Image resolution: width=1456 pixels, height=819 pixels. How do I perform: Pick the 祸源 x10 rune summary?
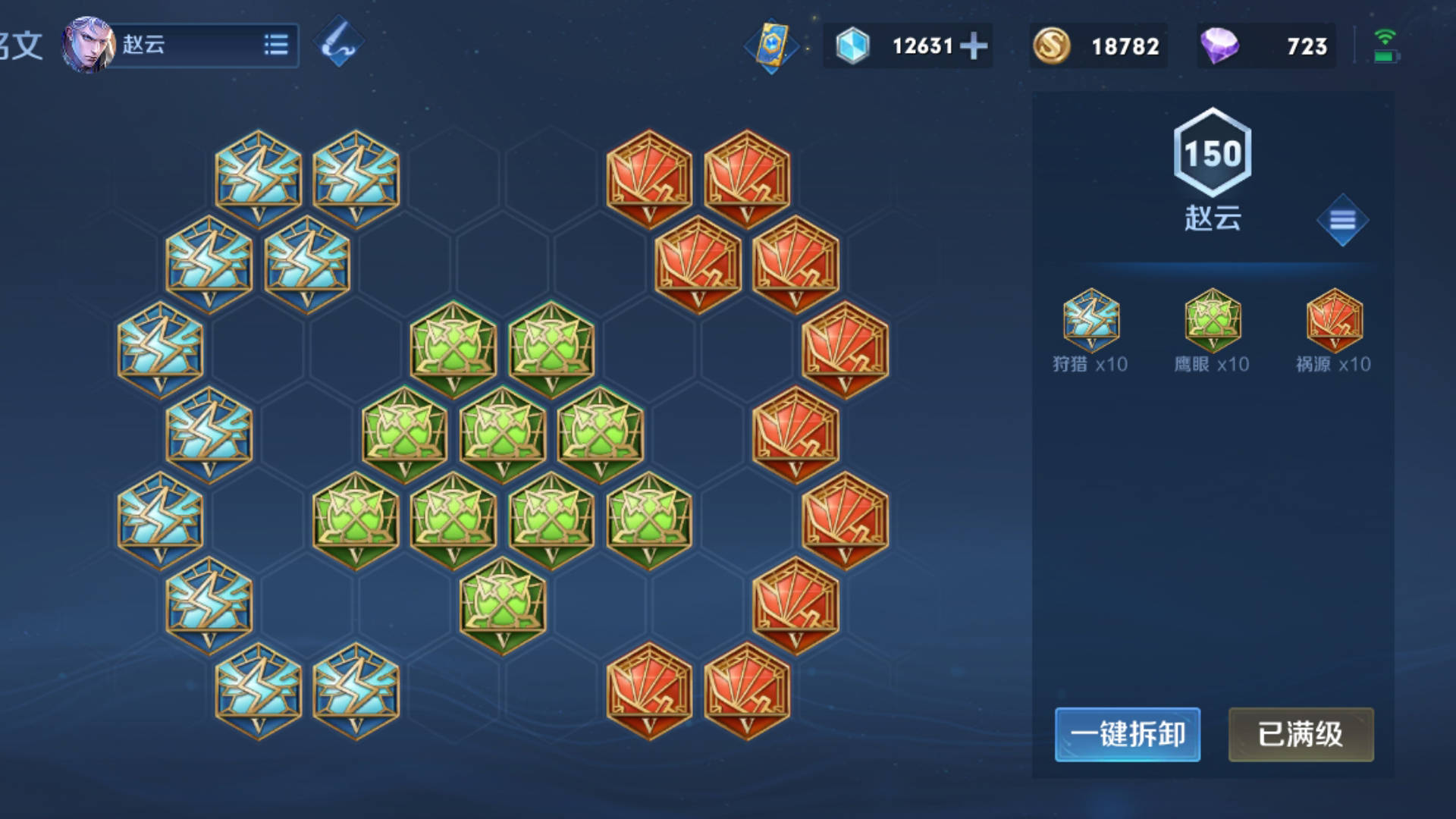click(x=1334, y=331)
